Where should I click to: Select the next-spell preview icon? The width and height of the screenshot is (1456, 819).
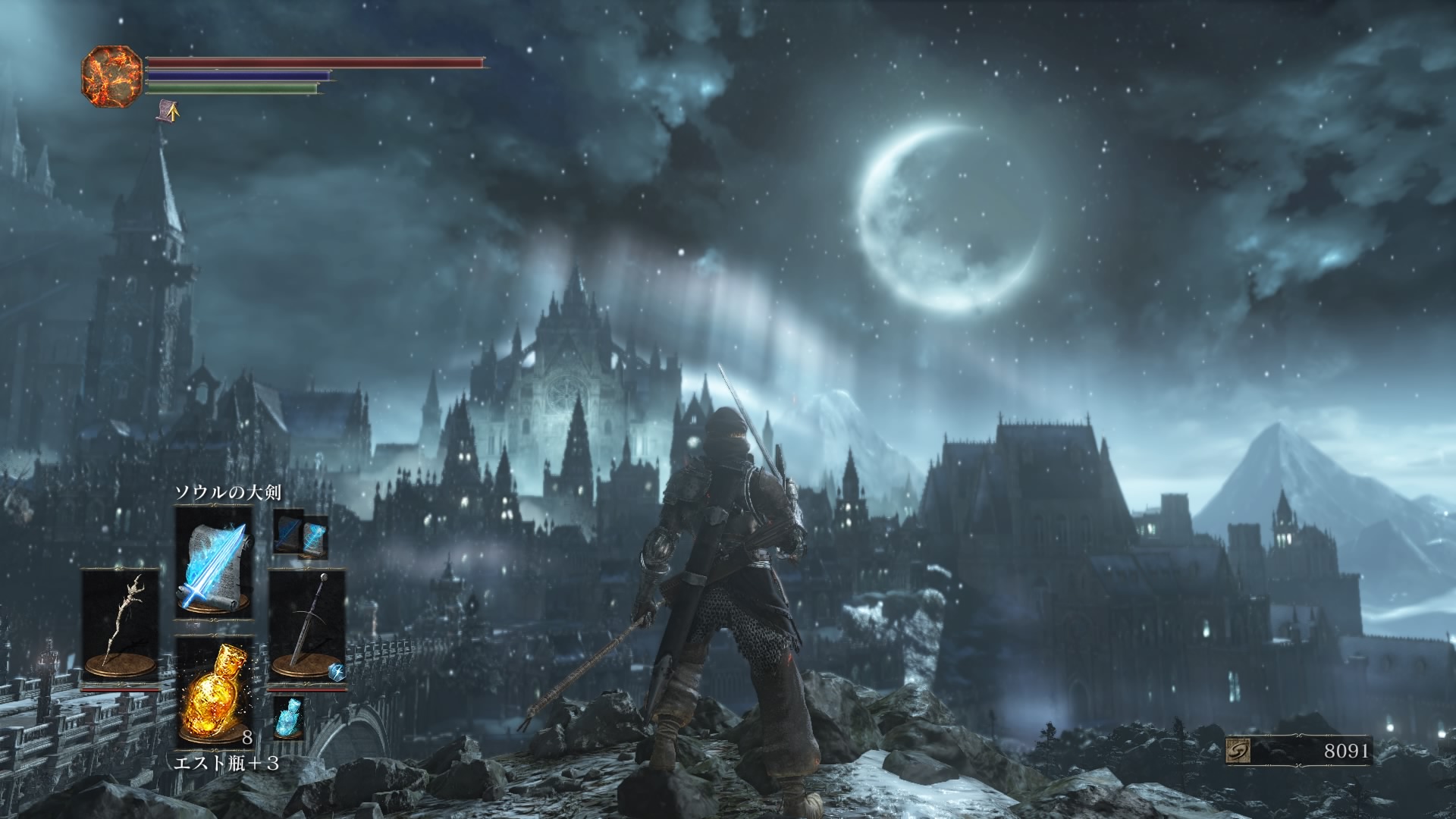tap(300, 534)
